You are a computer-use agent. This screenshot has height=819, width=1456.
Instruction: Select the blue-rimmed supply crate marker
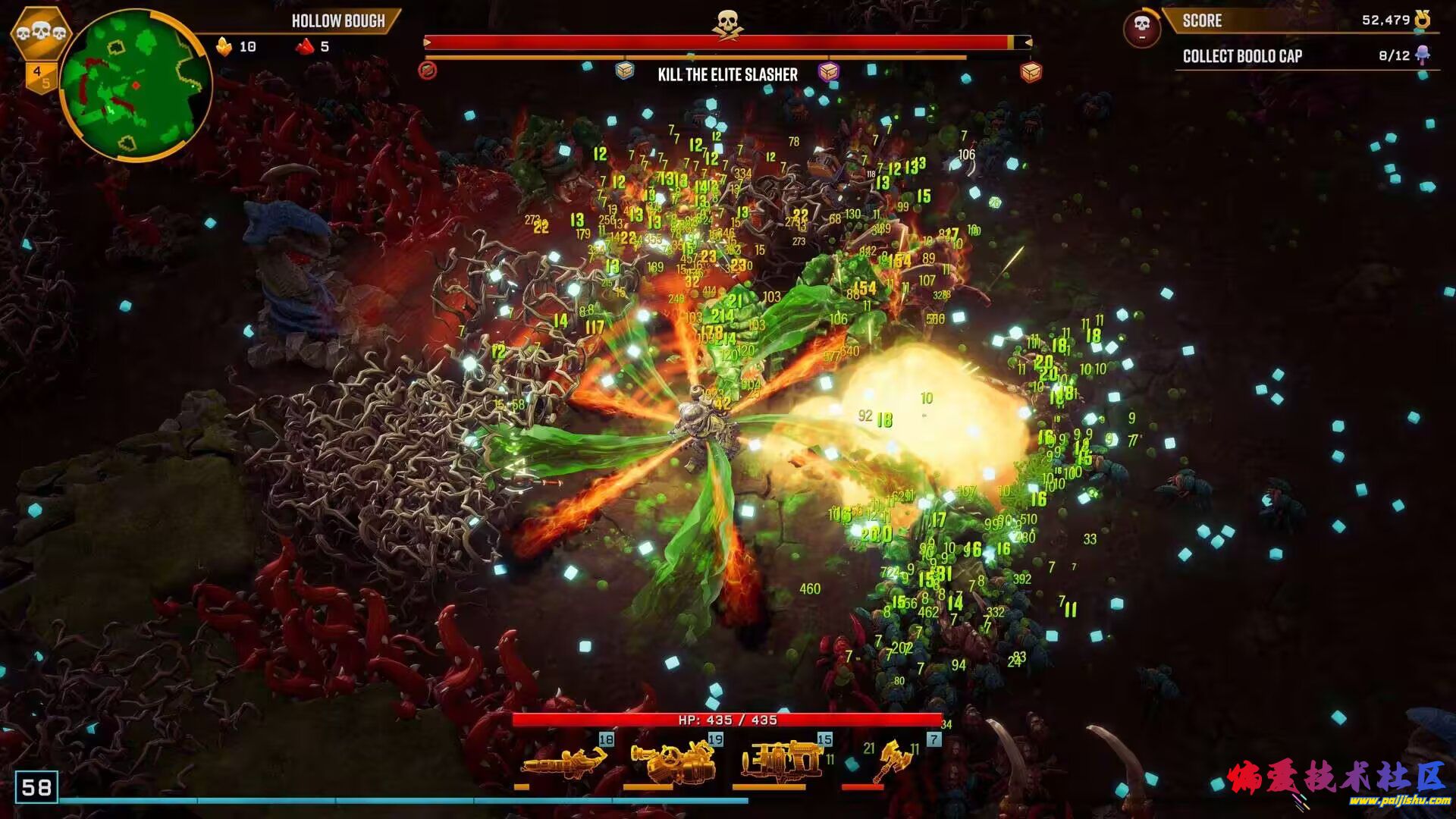pyautogui.click(x=624, y=71)
